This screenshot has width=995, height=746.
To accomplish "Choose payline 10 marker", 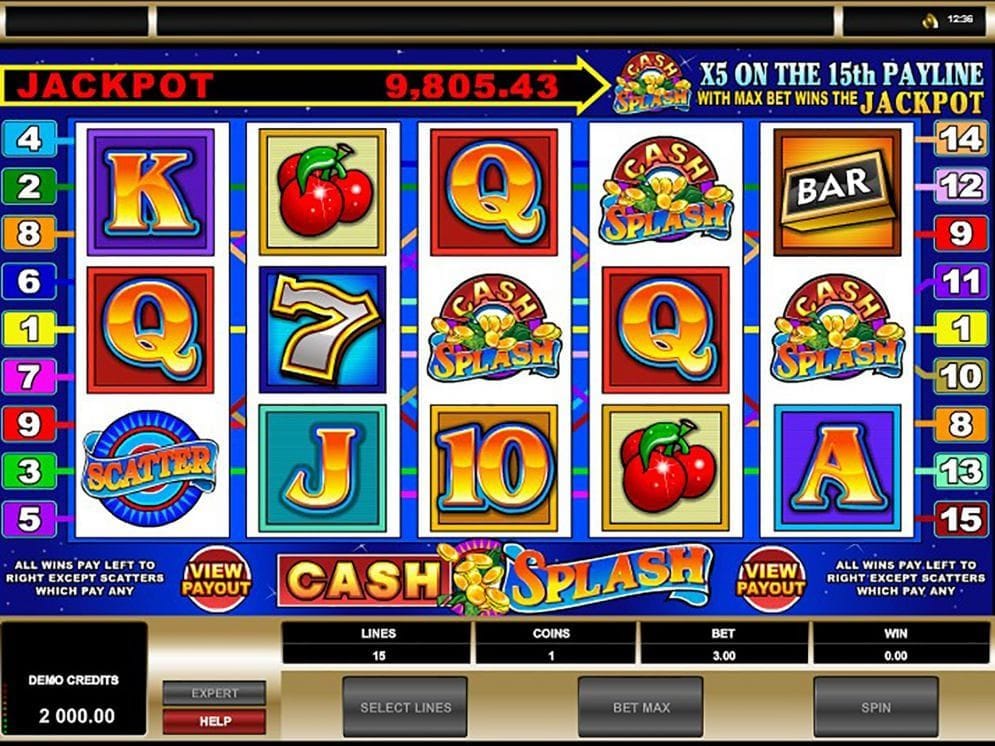I will [x=960, y=377].
